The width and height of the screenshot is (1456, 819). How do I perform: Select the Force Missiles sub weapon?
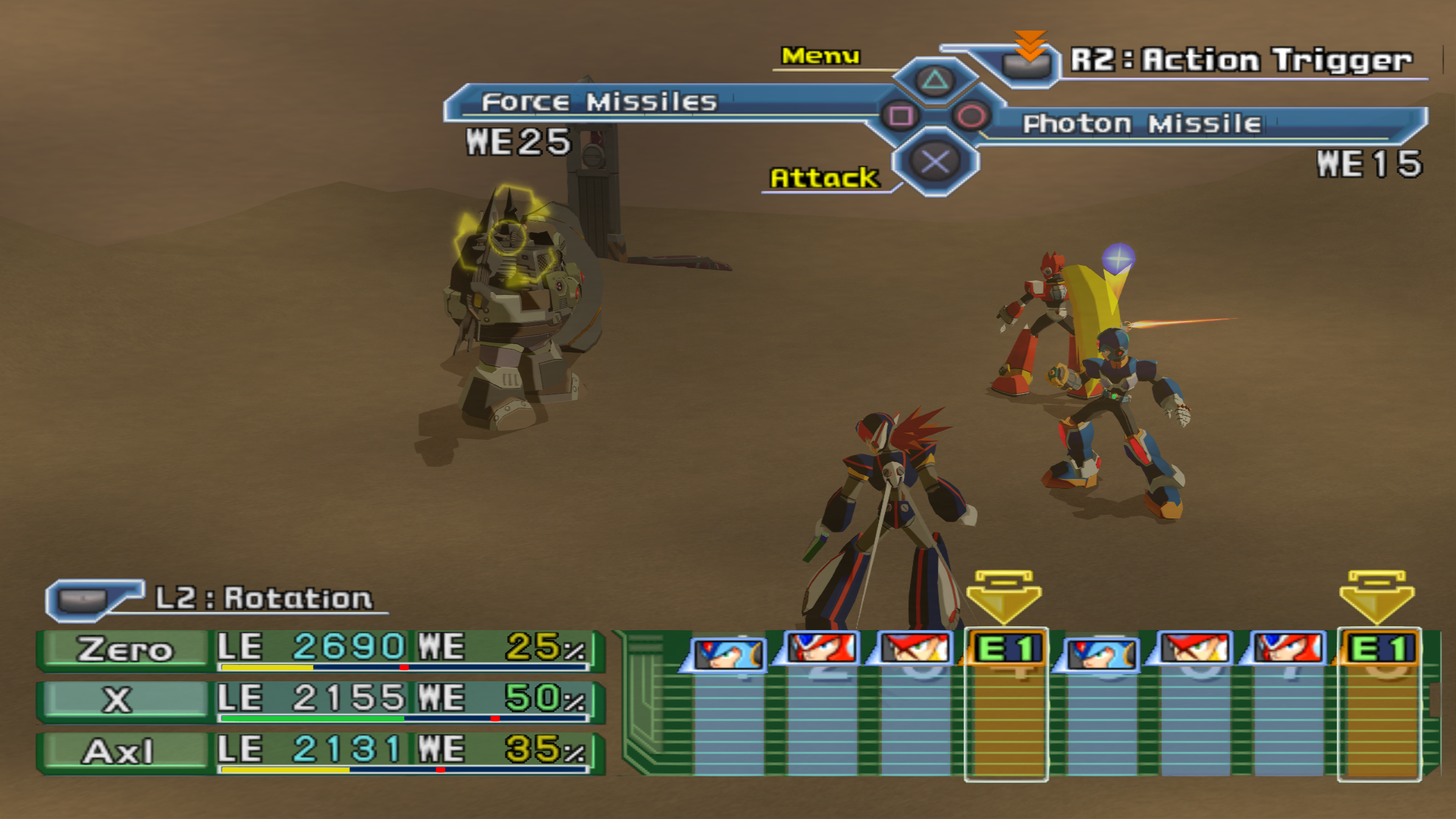[x=599, y=102]
